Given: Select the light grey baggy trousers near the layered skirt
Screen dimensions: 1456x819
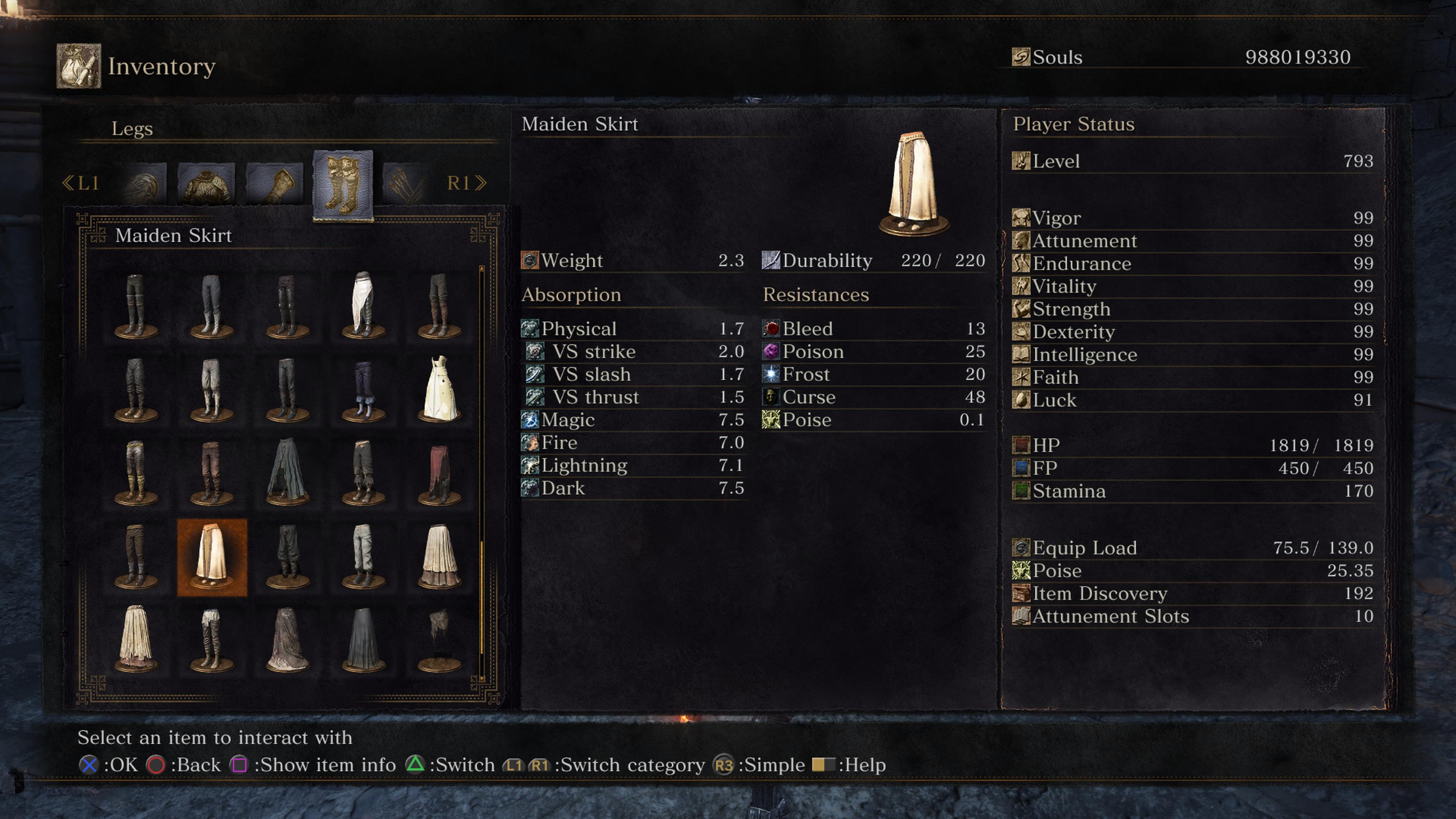Looking at the screenshot, I should 364,557.
